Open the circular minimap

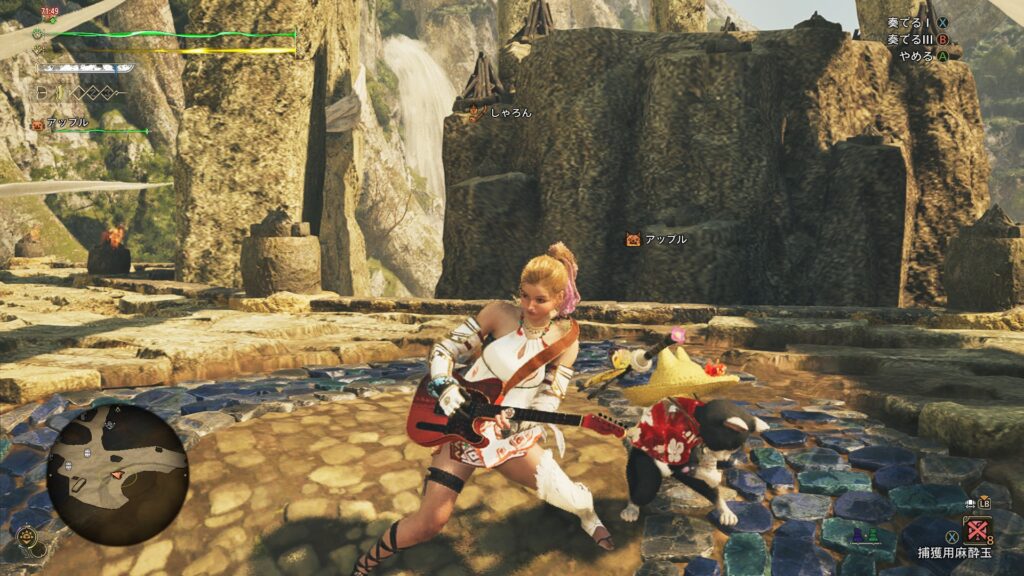[118, 473]
